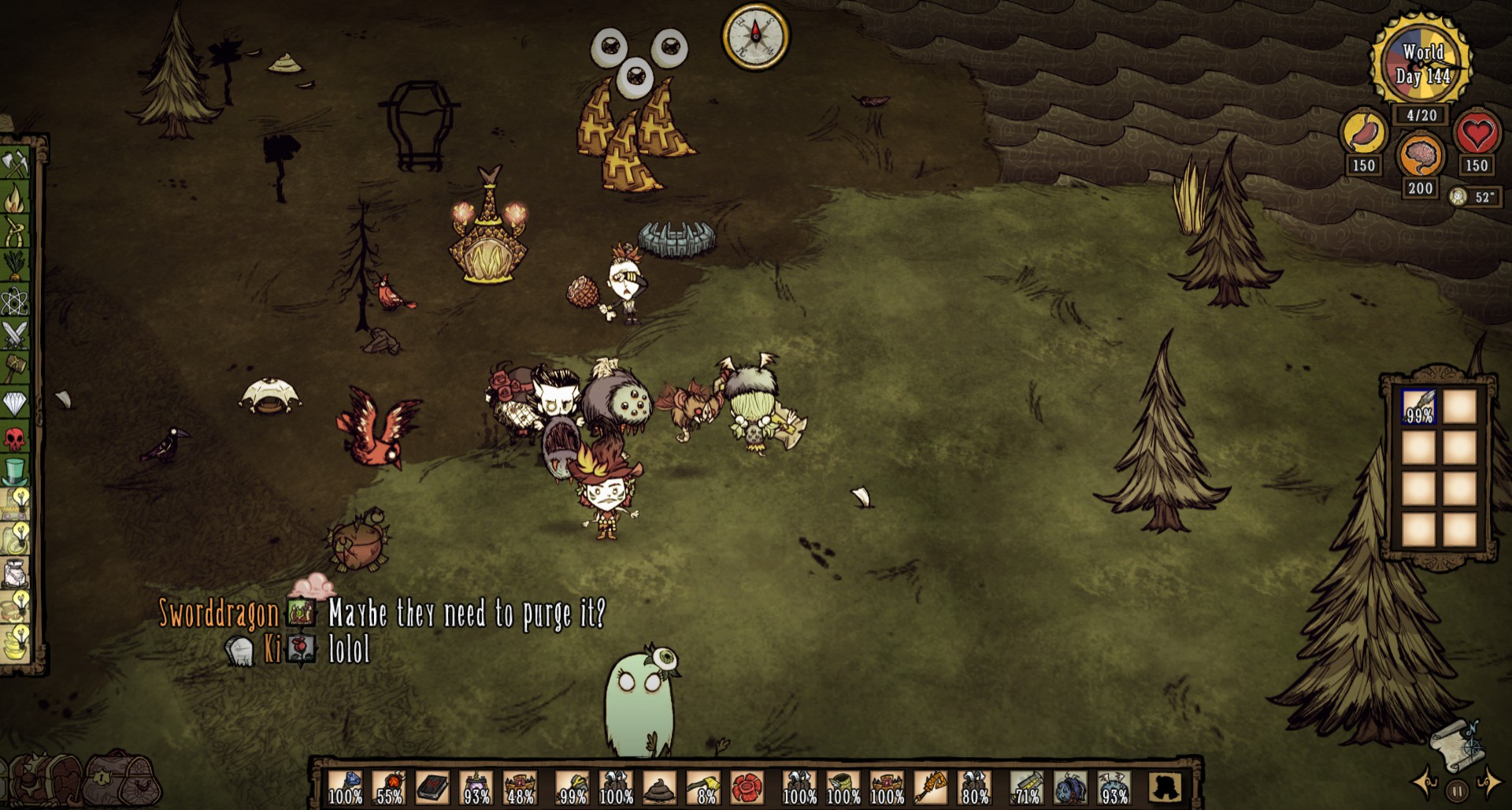The height and width of the screenshot is (810, 1512).
Task: Open the Fight crafting tab with crossed swords
Action: click(x=15, y=335)
